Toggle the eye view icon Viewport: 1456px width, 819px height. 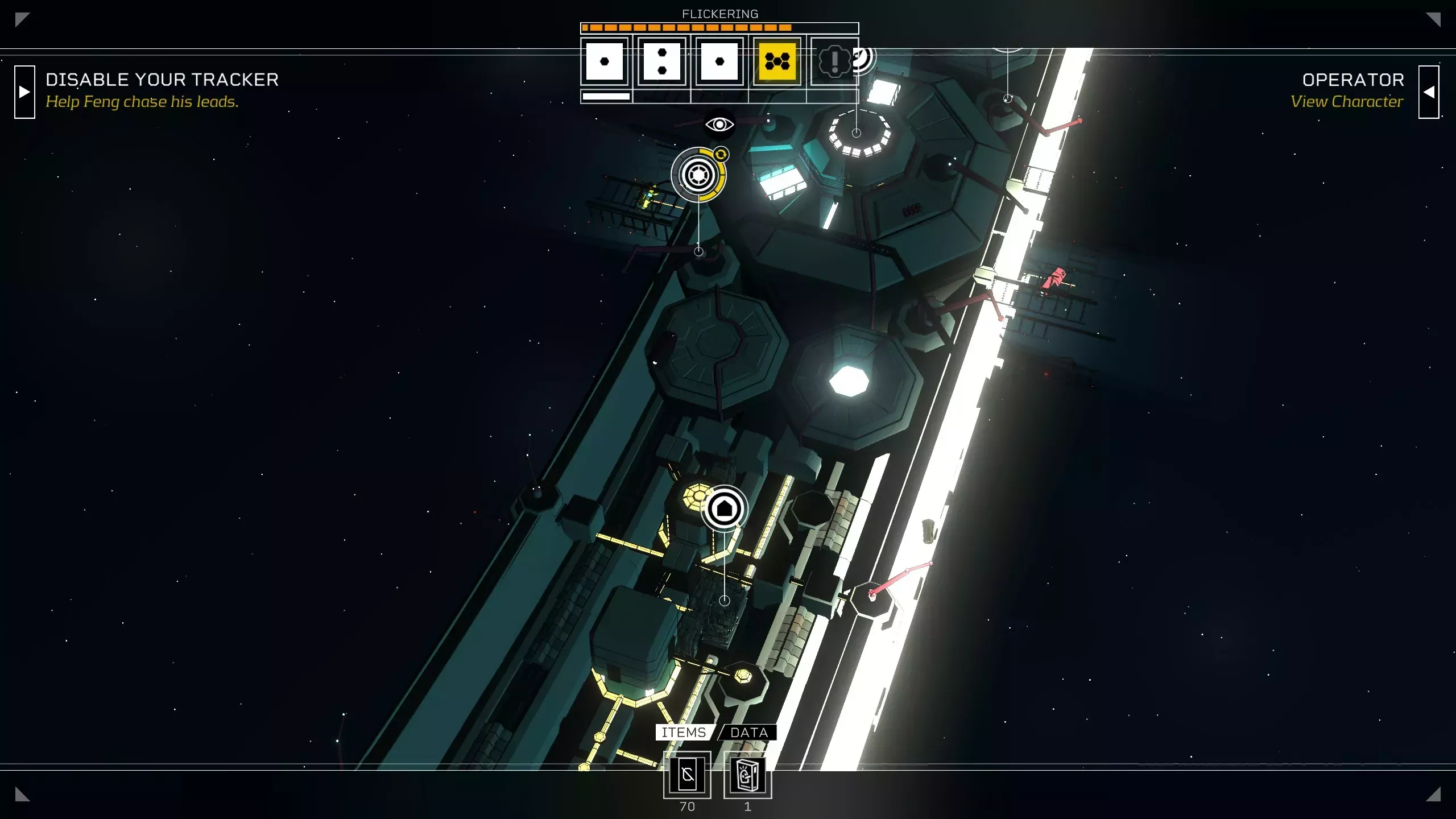click(719, 124)
